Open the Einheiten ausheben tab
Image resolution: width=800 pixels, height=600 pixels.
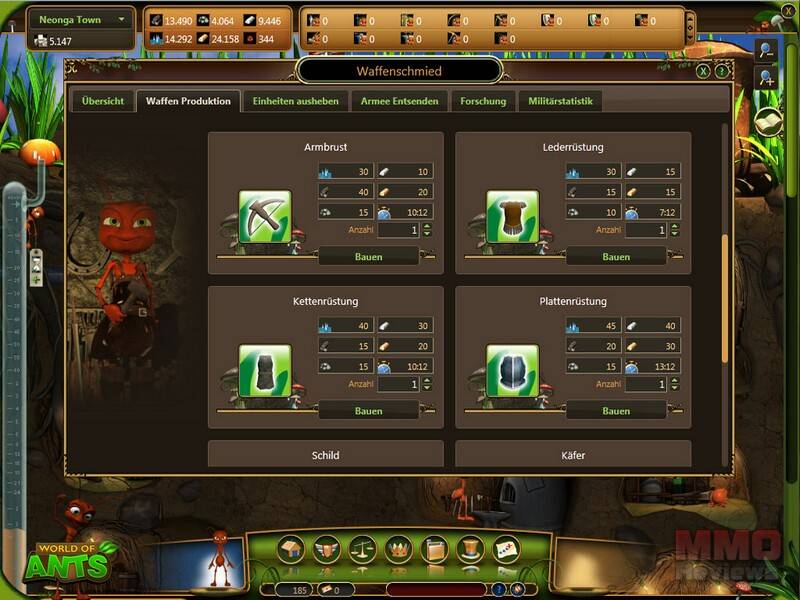[295, 102]
